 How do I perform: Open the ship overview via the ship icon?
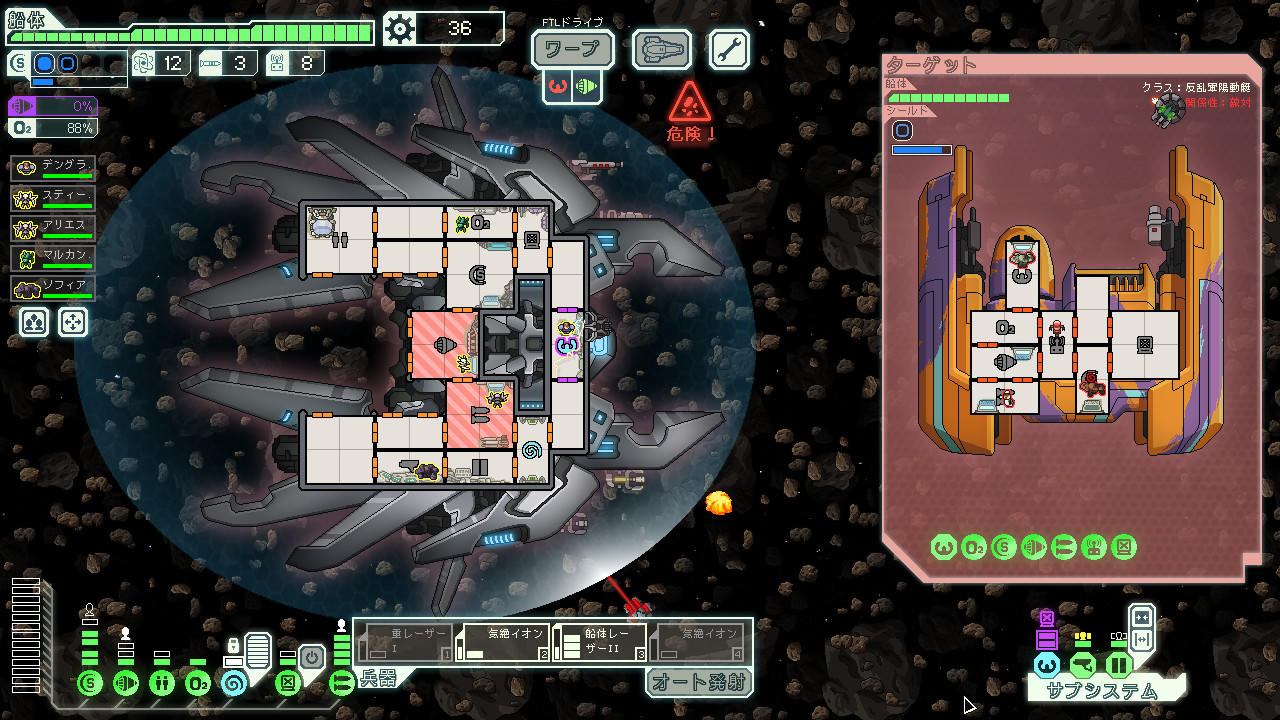[x=660, y=48]
